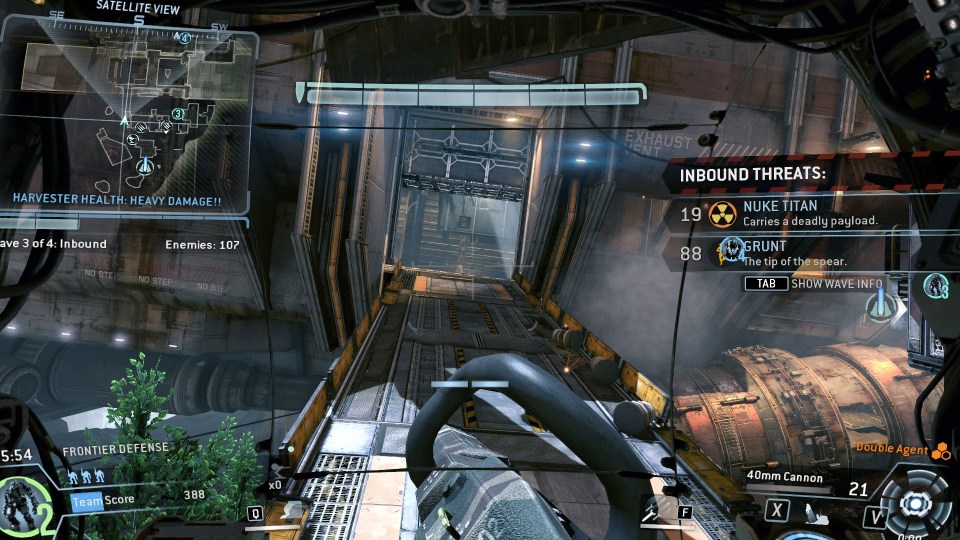Image resolution: width=960 pixels, height=540 pixels.
Task: Open the titan portrait badge
Action: tap(22, 500)
